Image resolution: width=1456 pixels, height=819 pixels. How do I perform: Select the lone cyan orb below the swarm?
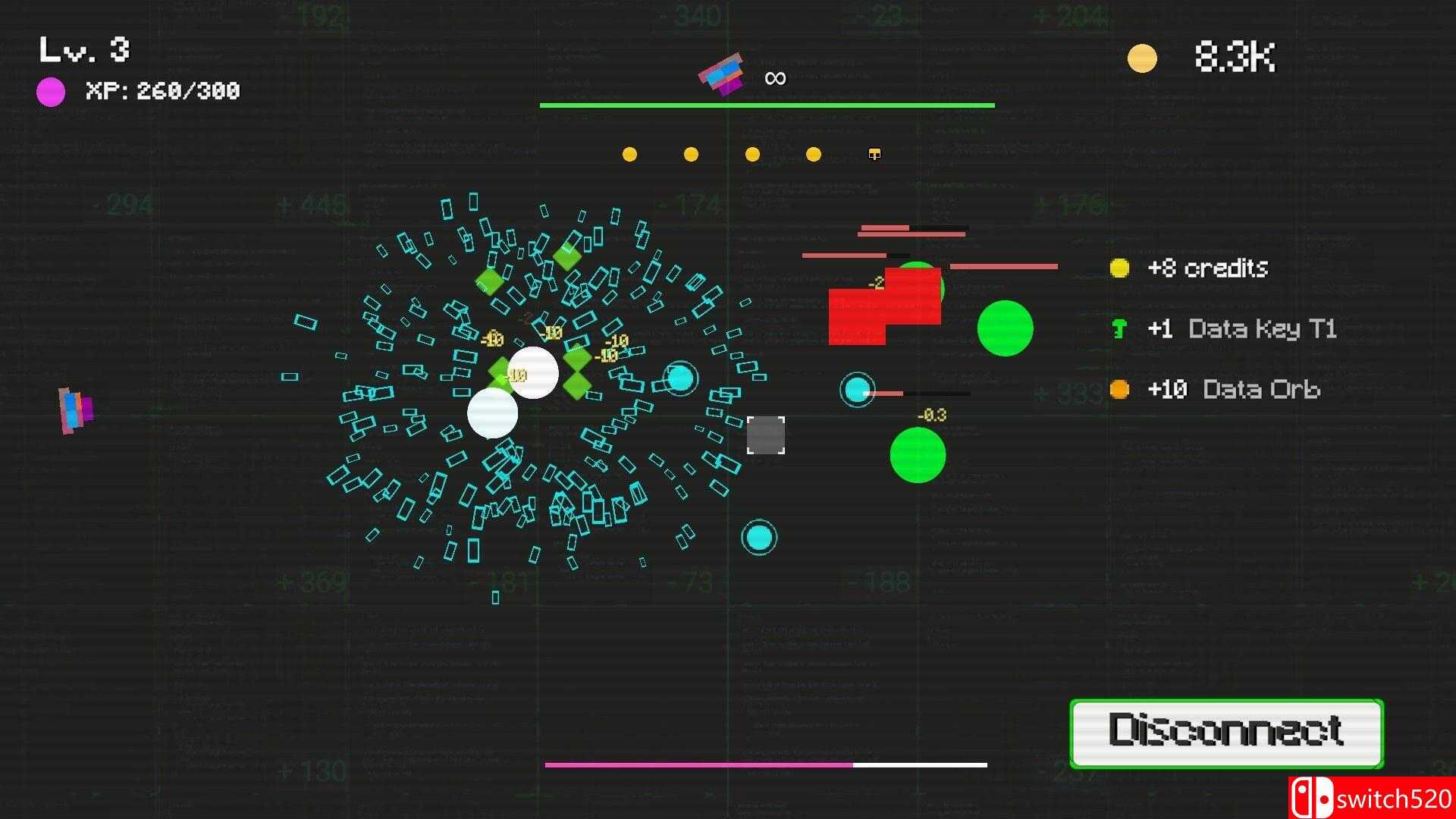[x=759, y=535]
